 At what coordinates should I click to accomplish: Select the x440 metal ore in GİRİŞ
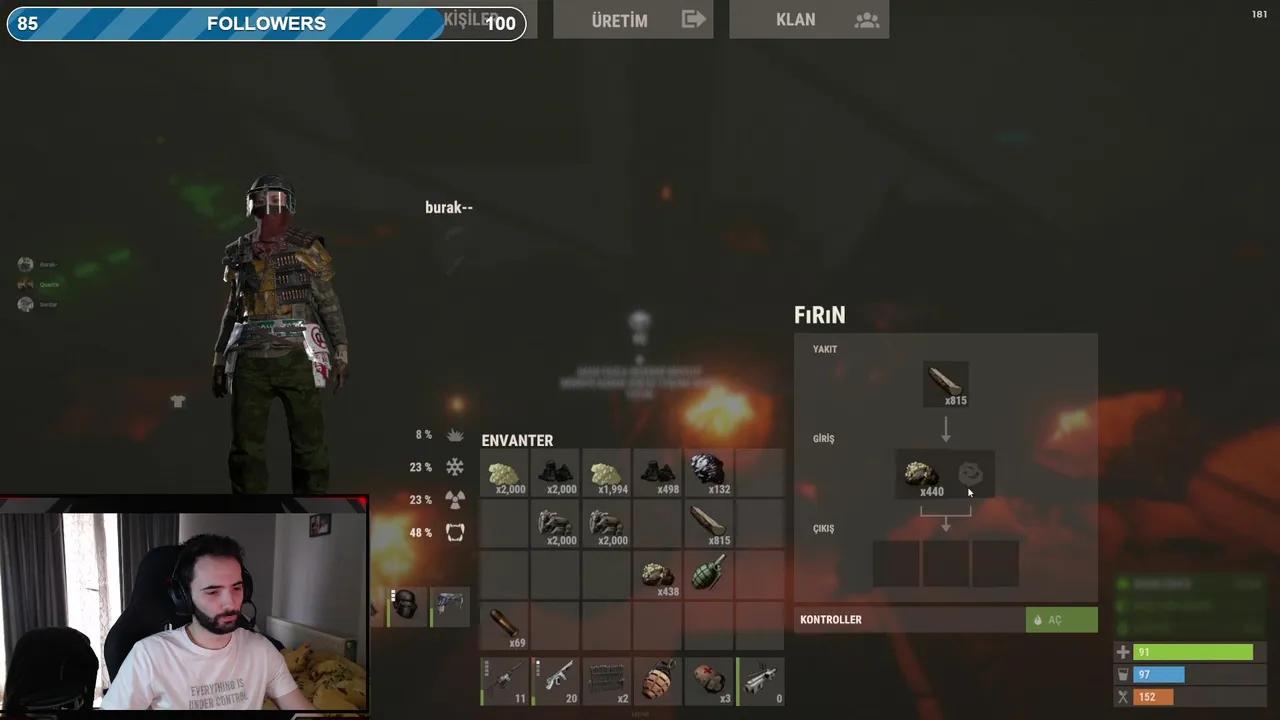click(921, 474)
